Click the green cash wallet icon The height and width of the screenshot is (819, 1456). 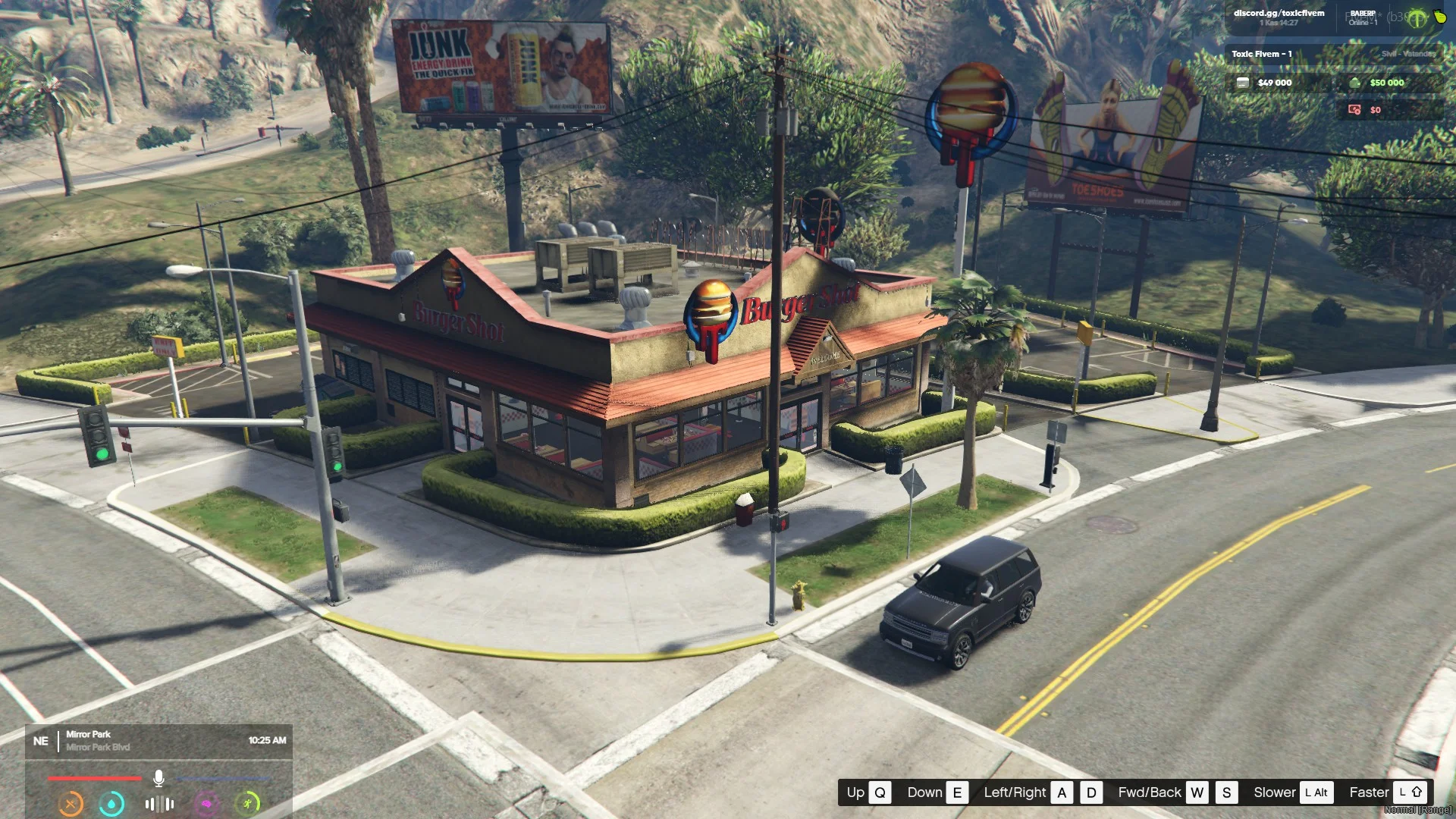[x=1355, y=83]
